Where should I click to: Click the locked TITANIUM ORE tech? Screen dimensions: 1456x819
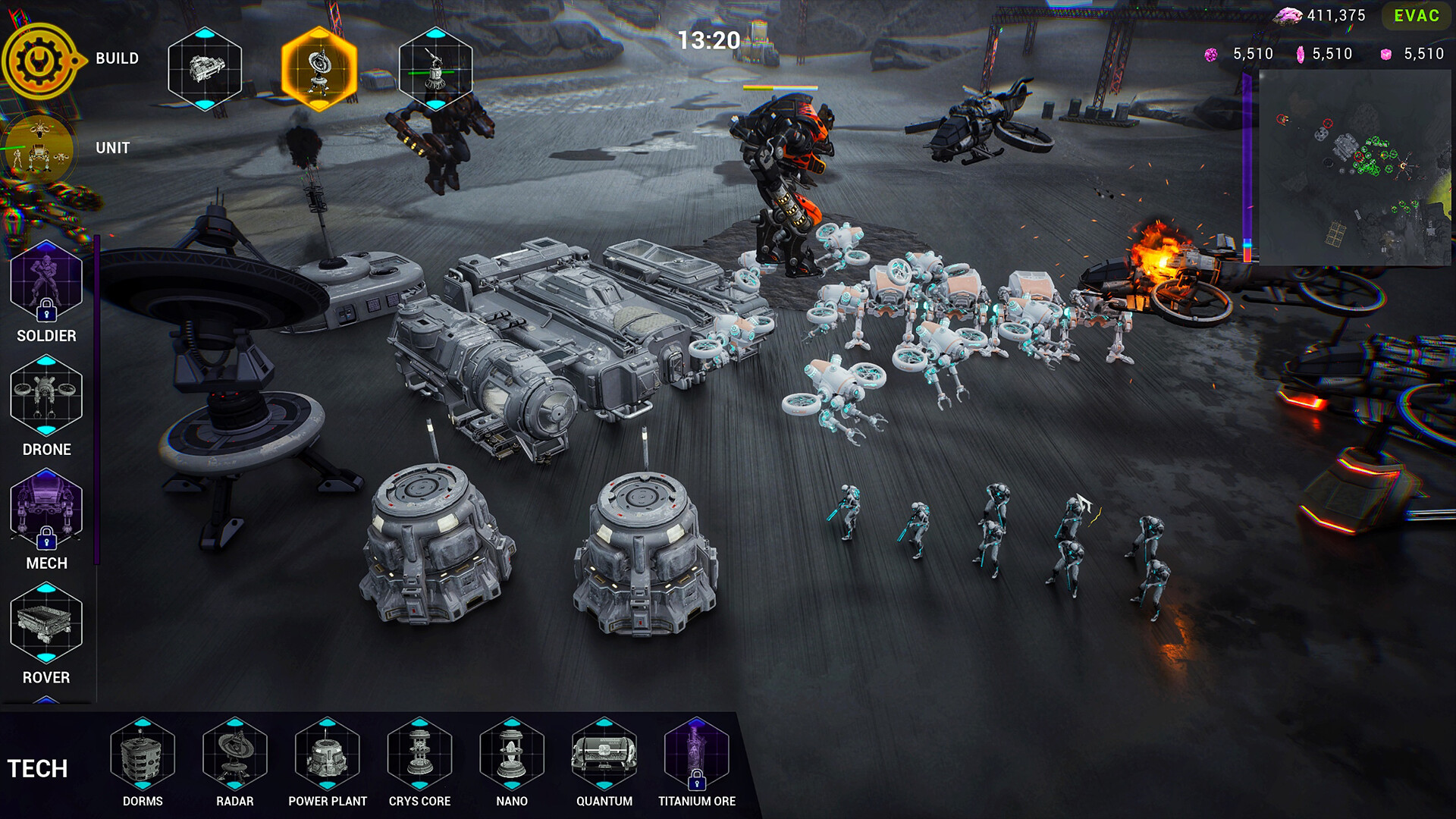pos(697,754)
